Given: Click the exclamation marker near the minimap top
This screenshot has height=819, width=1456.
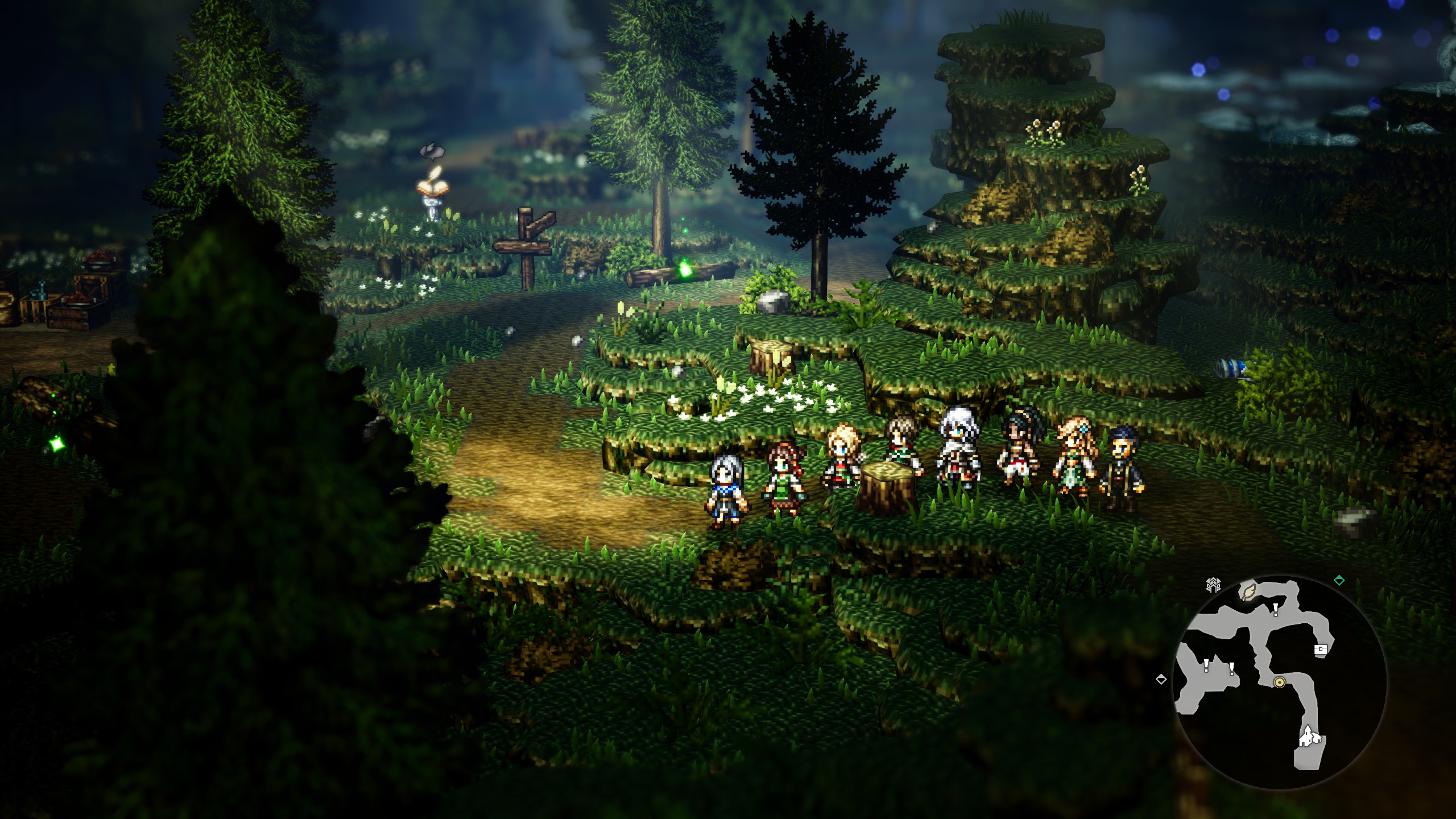Looking at the screenshot, I should [1276, 609].
